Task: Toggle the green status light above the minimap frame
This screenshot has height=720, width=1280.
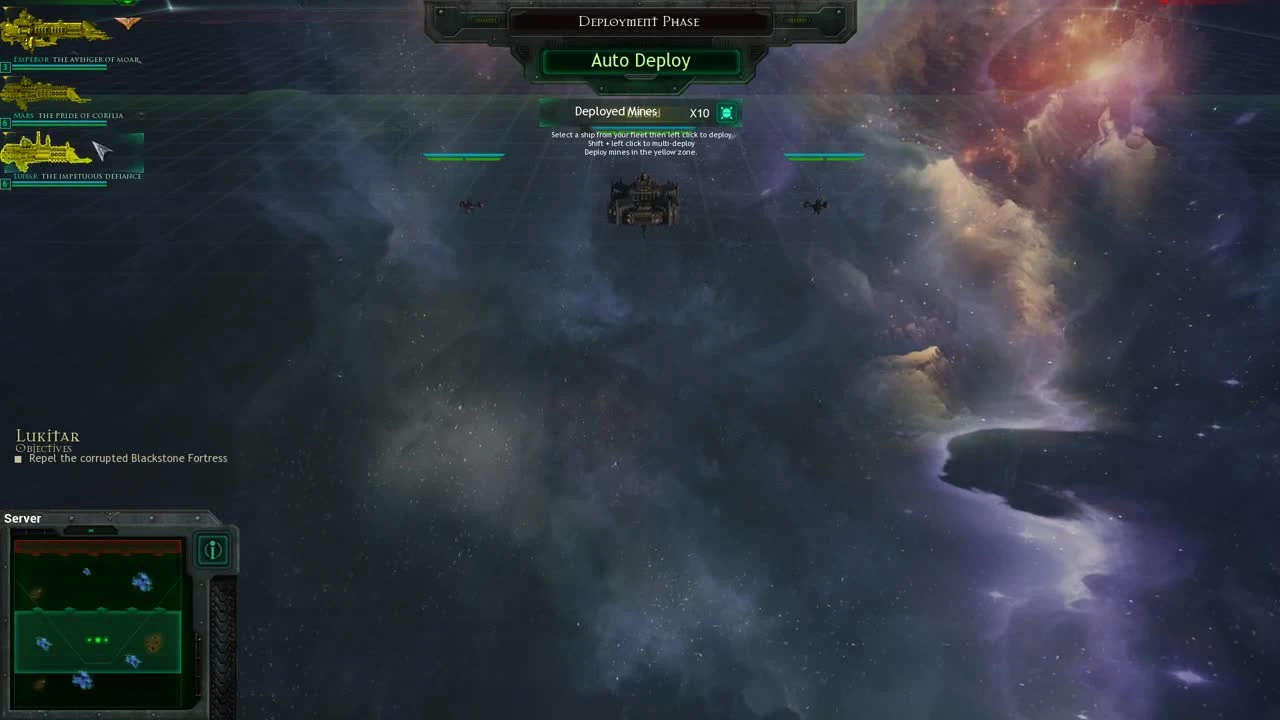Action: coord(91,529)
